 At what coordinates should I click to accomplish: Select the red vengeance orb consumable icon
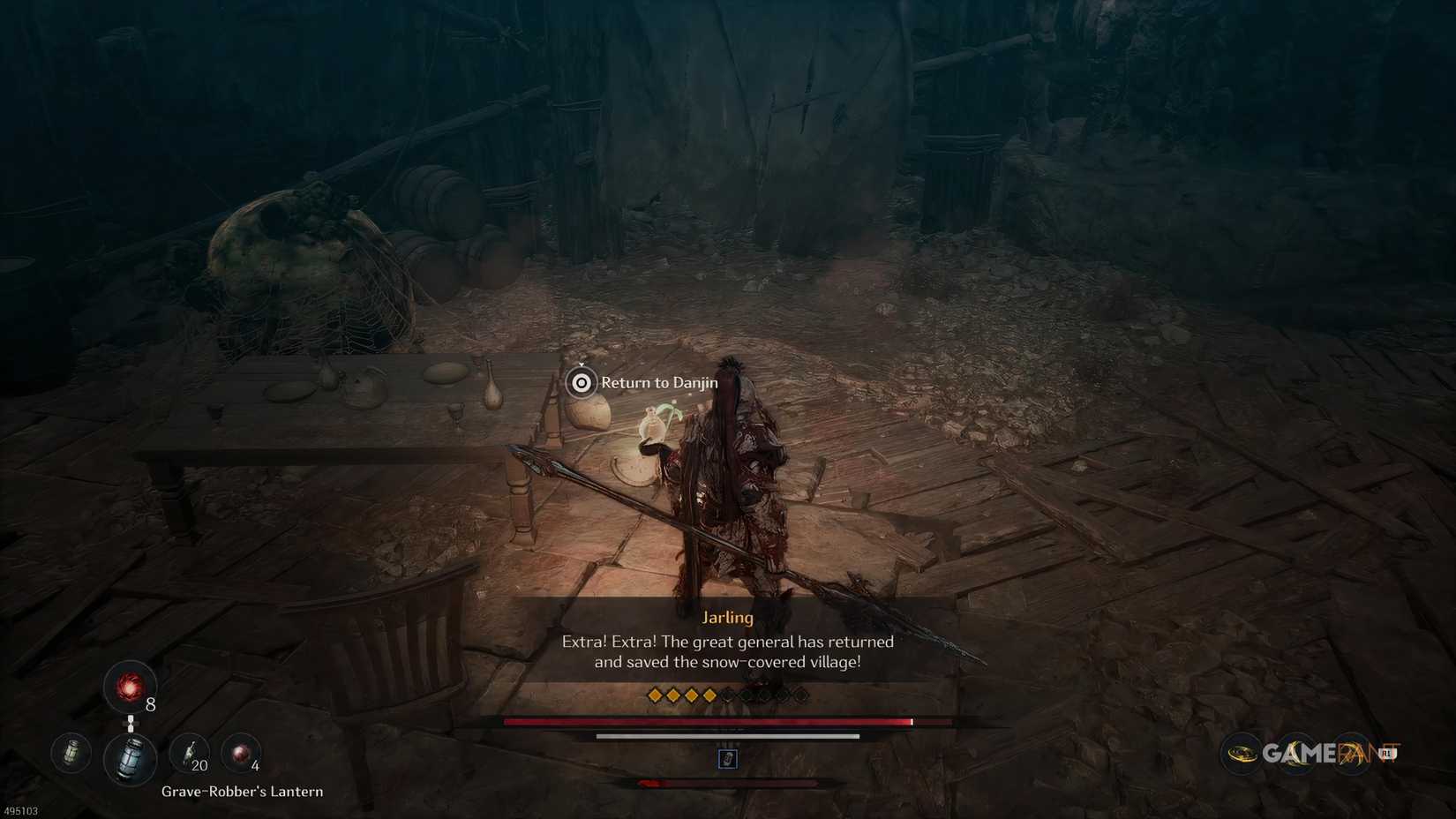(x=131, y=687)
